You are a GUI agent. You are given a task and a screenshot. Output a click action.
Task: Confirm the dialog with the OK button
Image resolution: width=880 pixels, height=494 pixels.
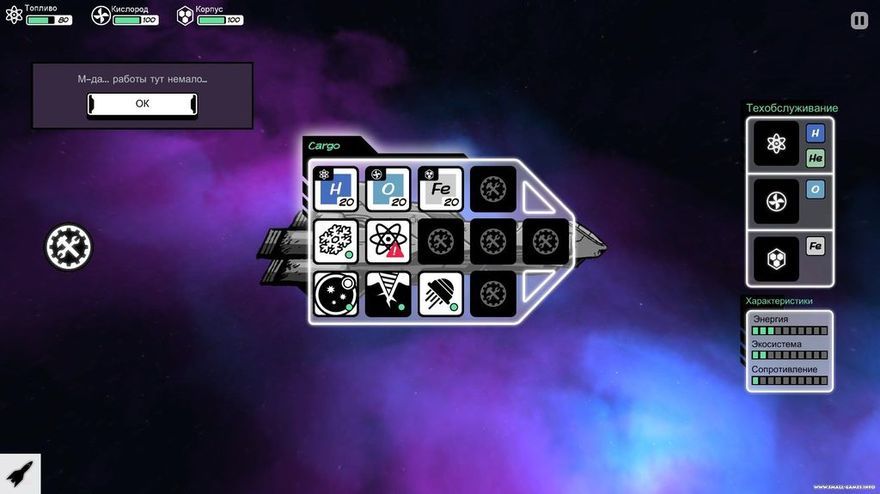click(x=142, y=103)
